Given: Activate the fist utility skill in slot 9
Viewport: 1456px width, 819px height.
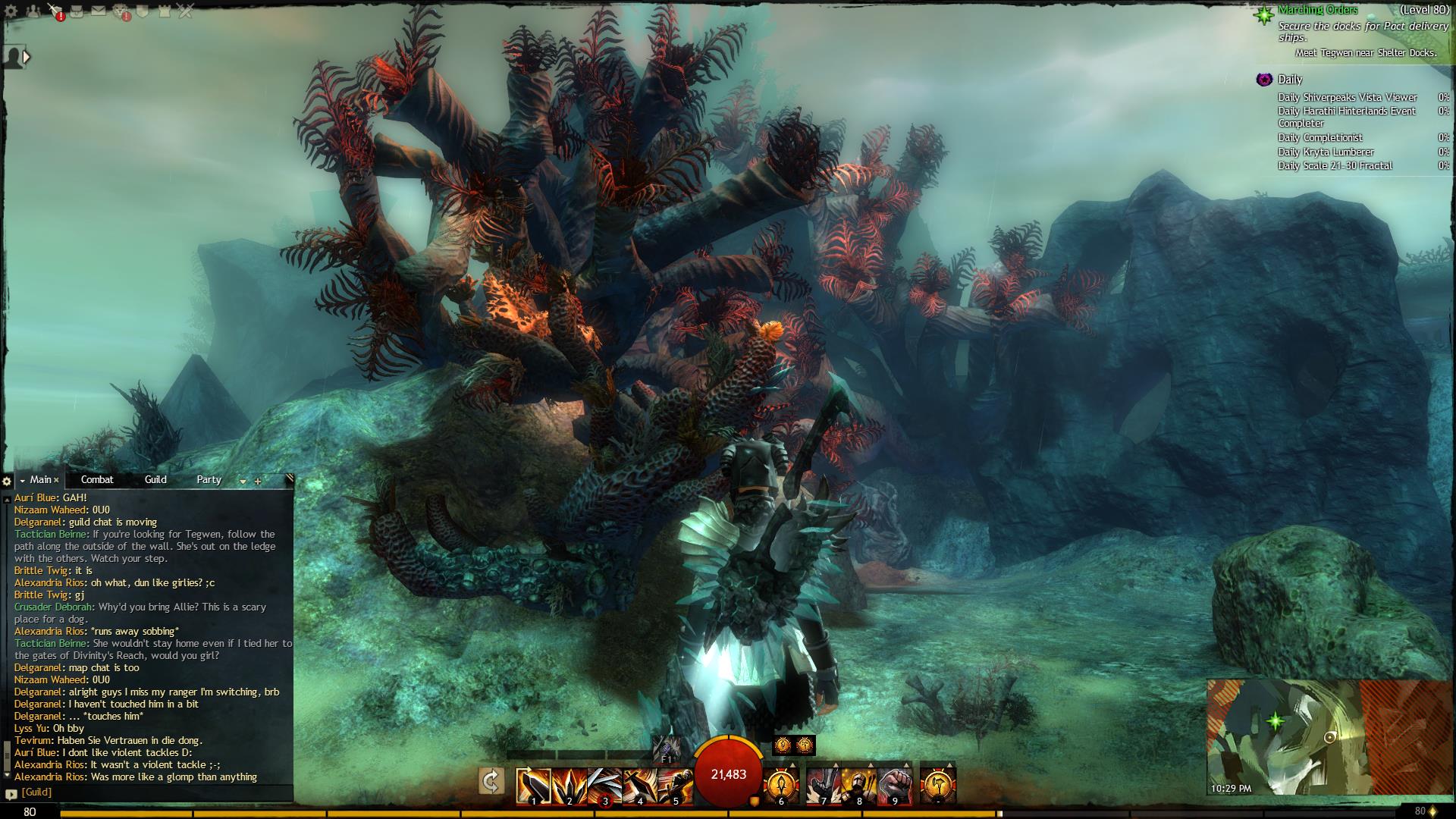Looking at the screenshot, I should click(895, 786).
